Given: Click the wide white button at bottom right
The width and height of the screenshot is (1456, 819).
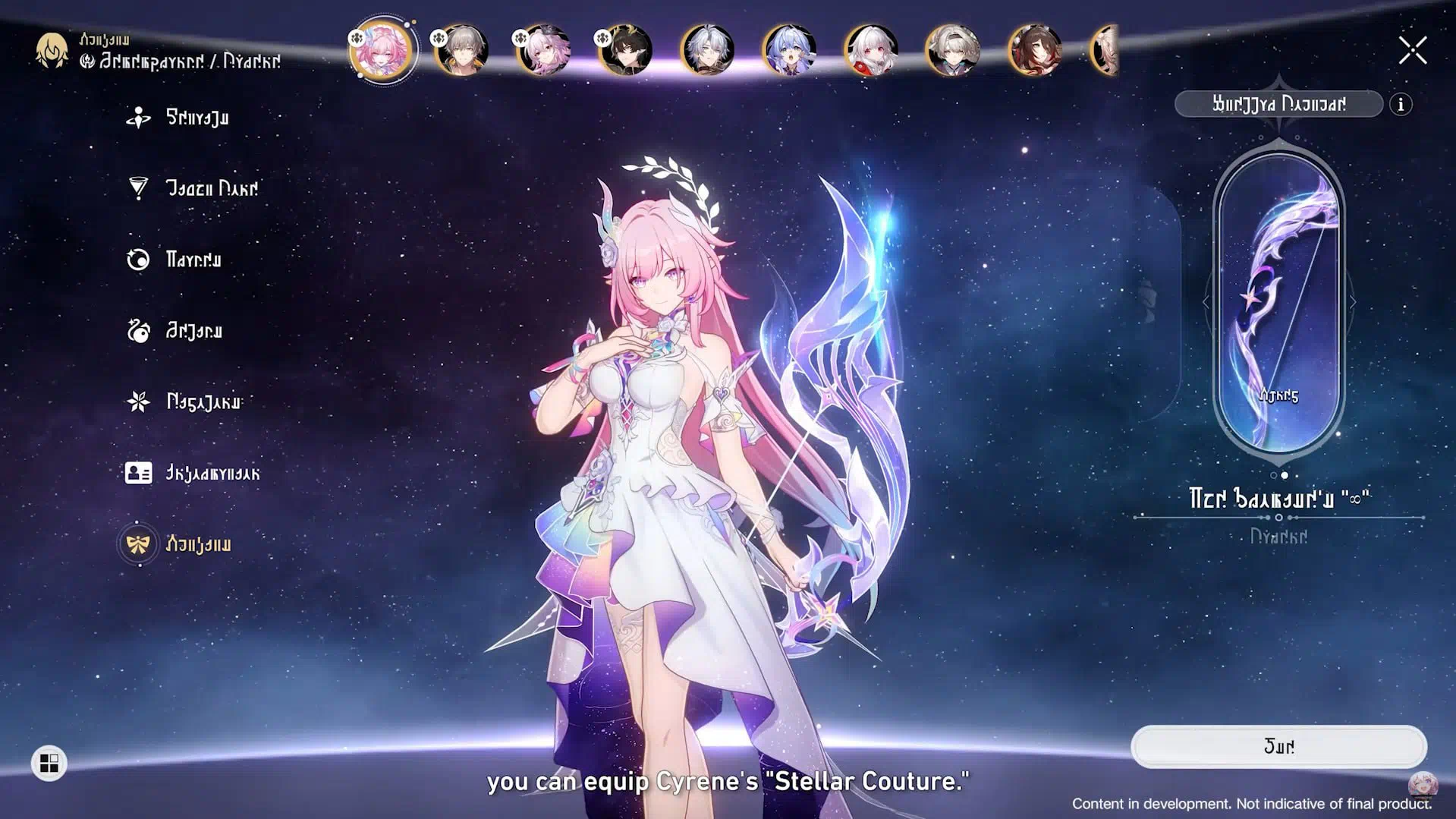Looking at the screenshot, I should point(1278,747).
